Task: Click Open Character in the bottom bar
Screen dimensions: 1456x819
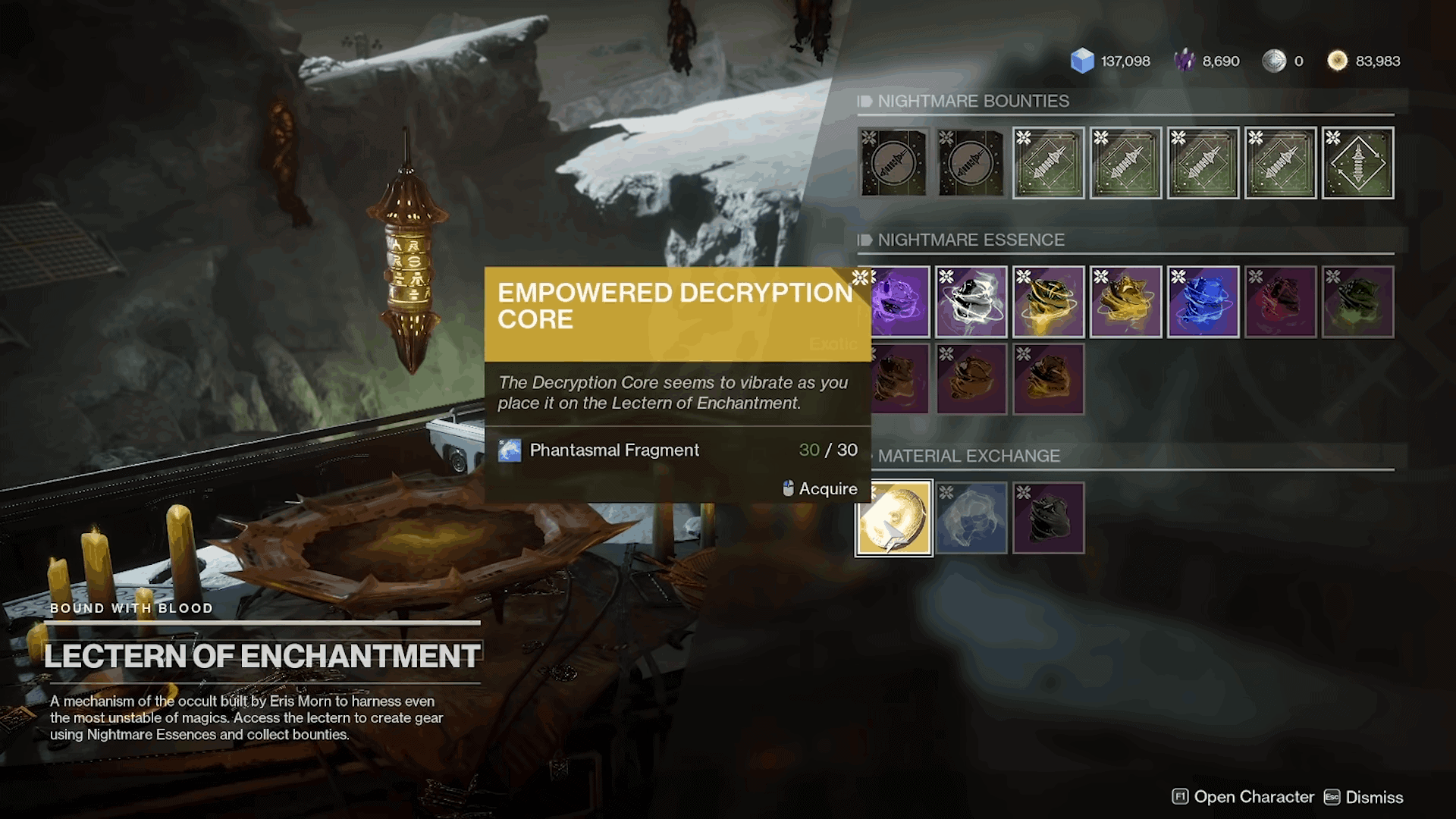Action: click(1254, 797)
